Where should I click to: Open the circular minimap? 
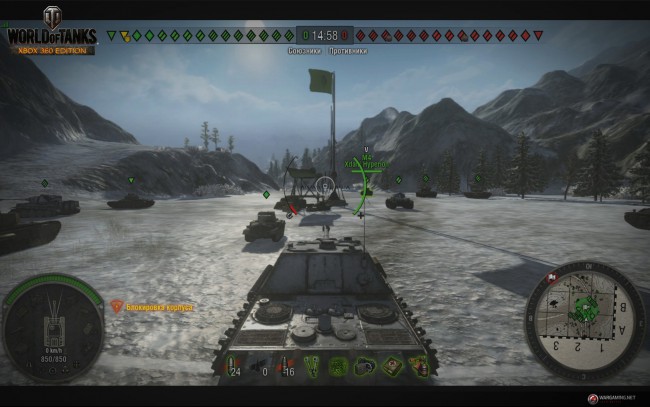click(583, 318)
